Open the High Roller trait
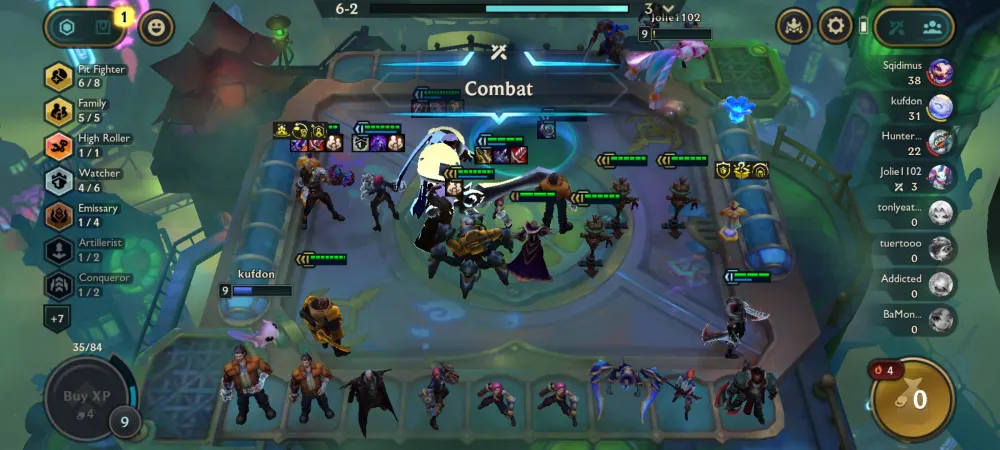This screenshot has height=450, width=1000. (x=59, y=146)
